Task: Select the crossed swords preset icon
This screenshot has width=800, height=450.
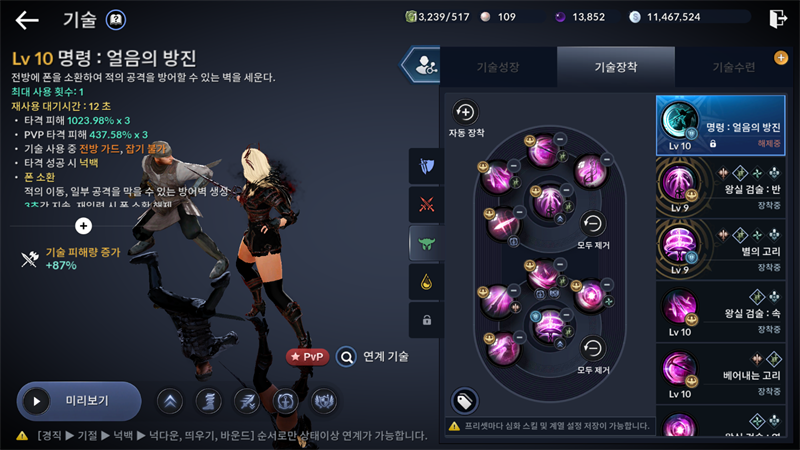Action: (x=427, y=205)
